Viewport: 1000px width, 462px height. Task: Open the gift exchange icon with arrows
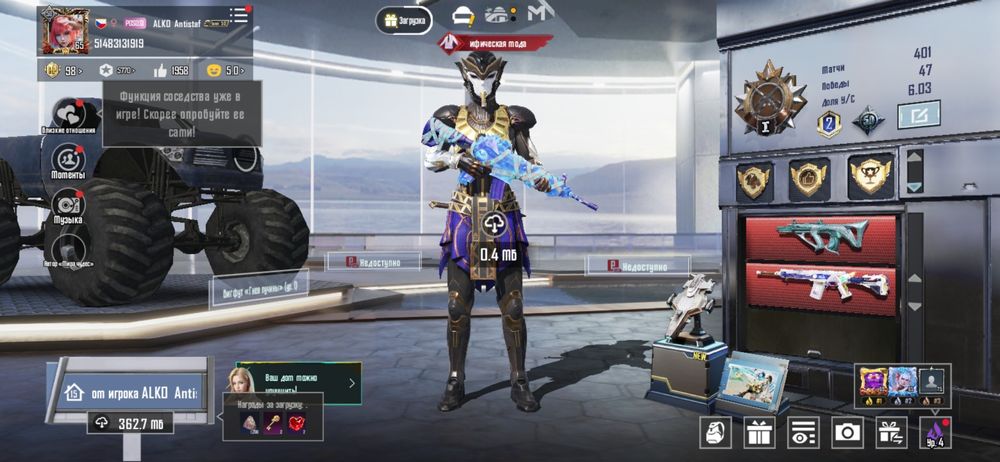pyautogui.click(x=891, y=432)
